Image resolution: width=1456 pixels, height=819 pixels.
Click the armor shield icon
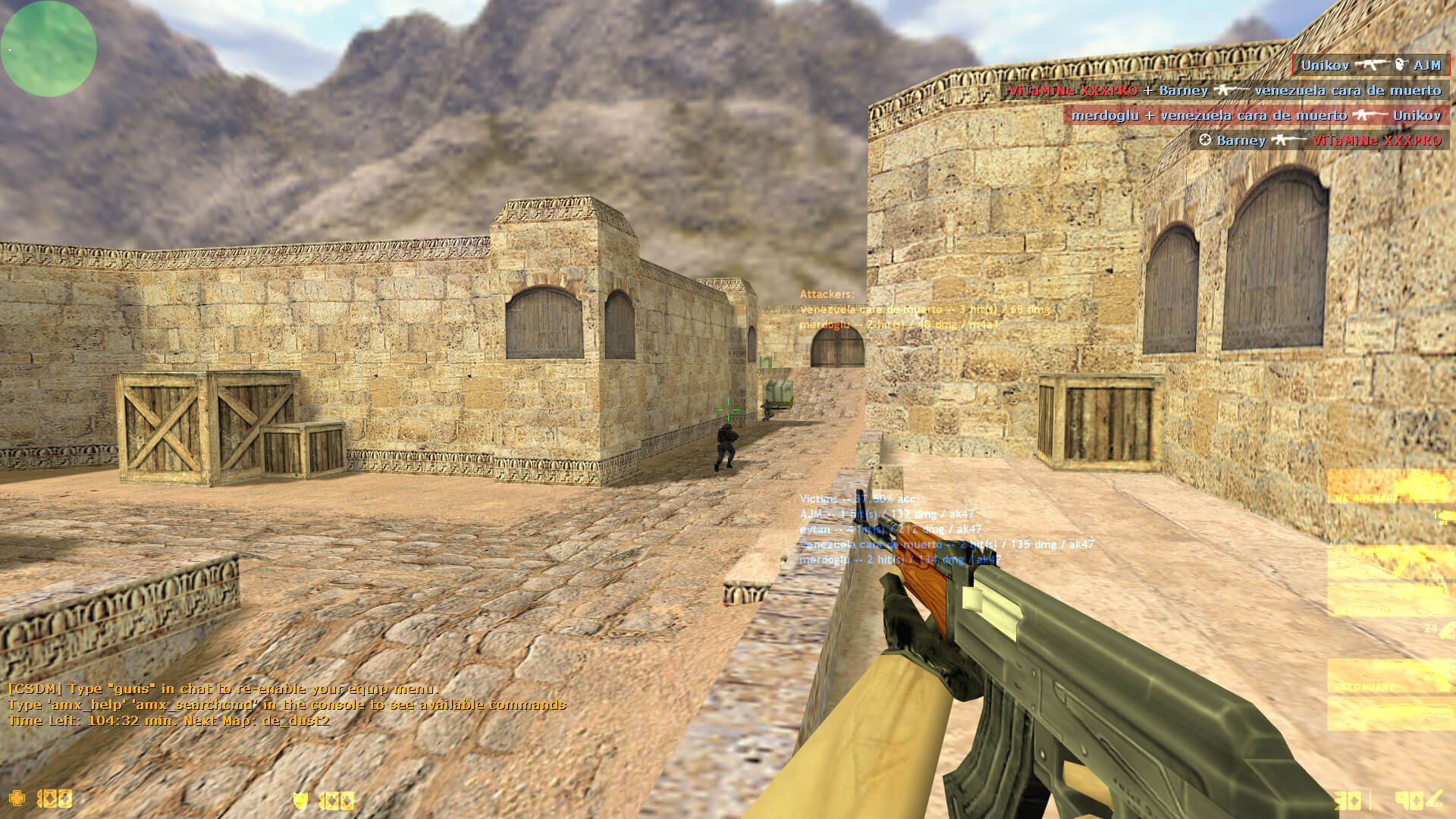[x=300, y=800]
